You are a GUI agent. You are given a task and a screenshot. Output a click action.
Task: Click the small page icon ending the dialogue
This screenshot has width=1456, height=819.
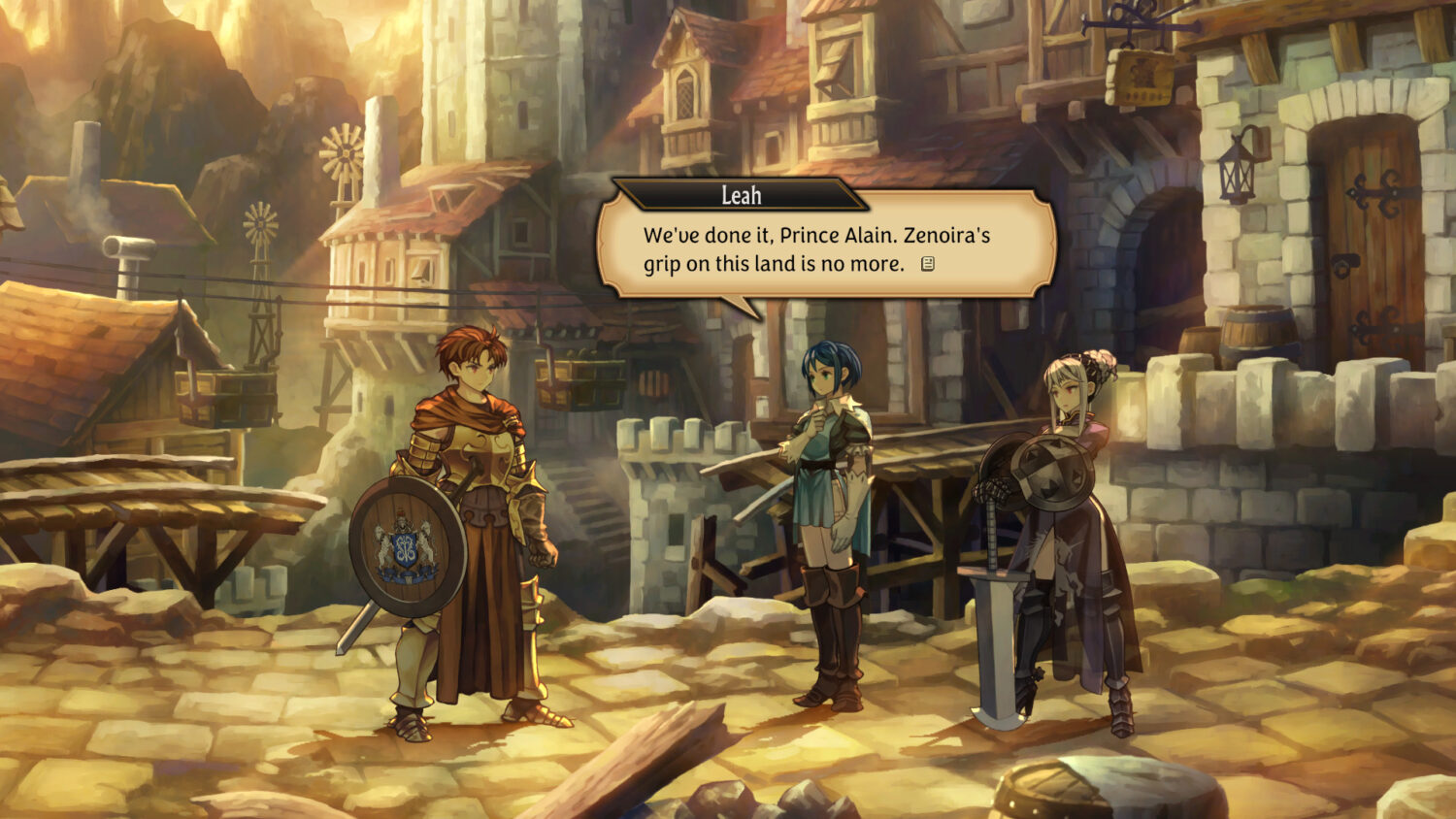(x=928, y=264)
